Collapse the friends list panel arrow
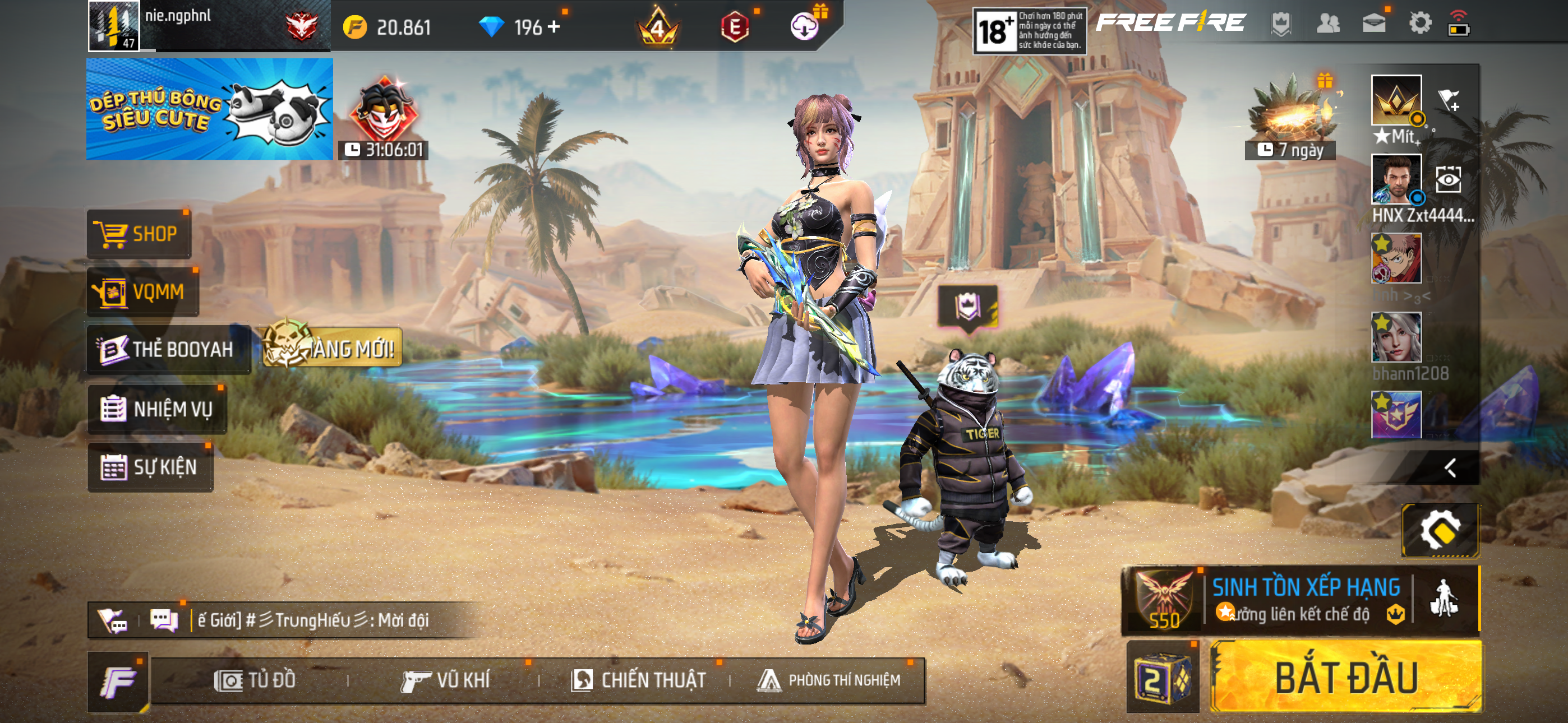This screenshot has height=723, width=1568. [x=1451, y=467]
